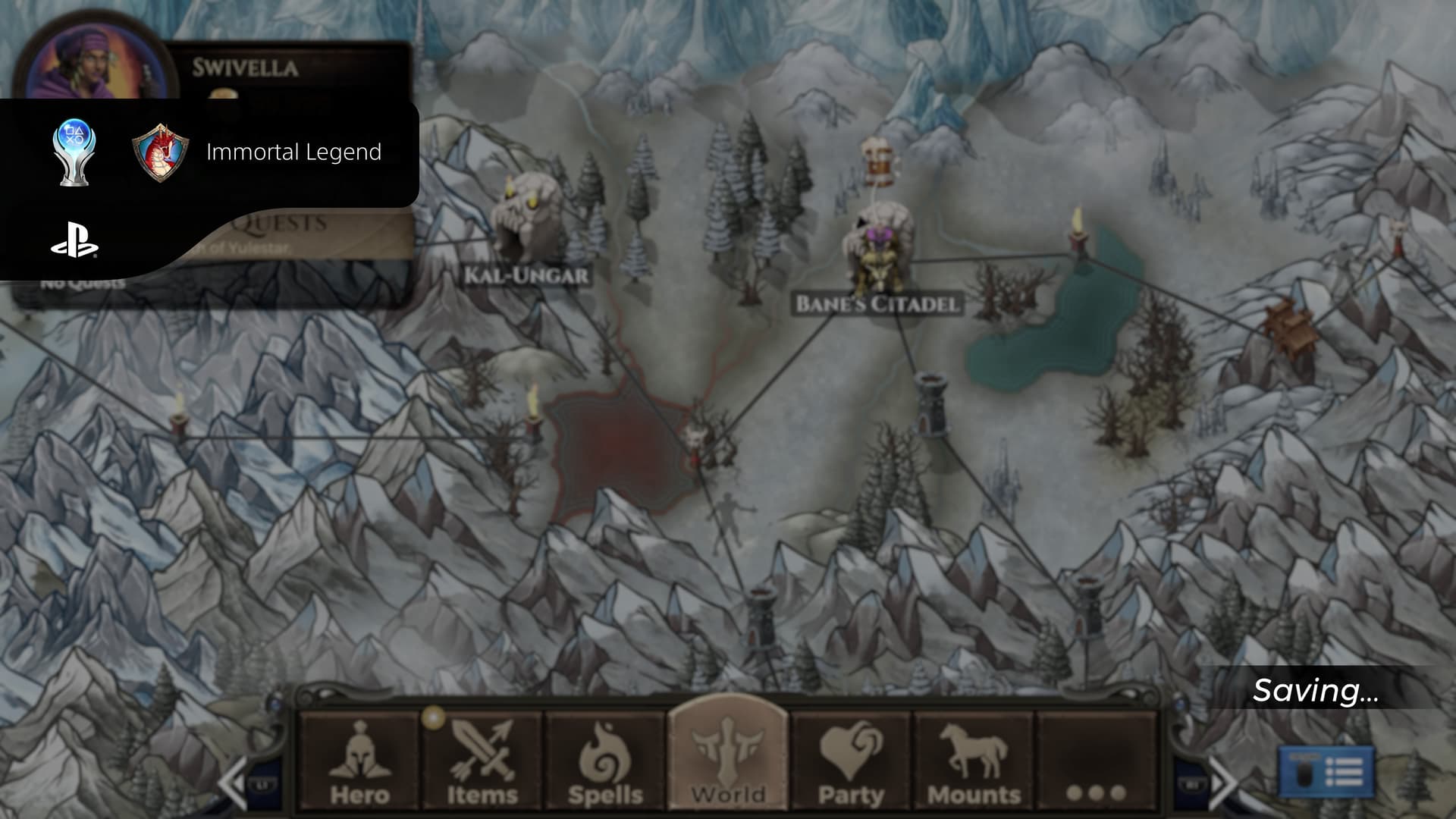Show the Mounts menu
1456x819 pixels.
[x=974, y=762]
